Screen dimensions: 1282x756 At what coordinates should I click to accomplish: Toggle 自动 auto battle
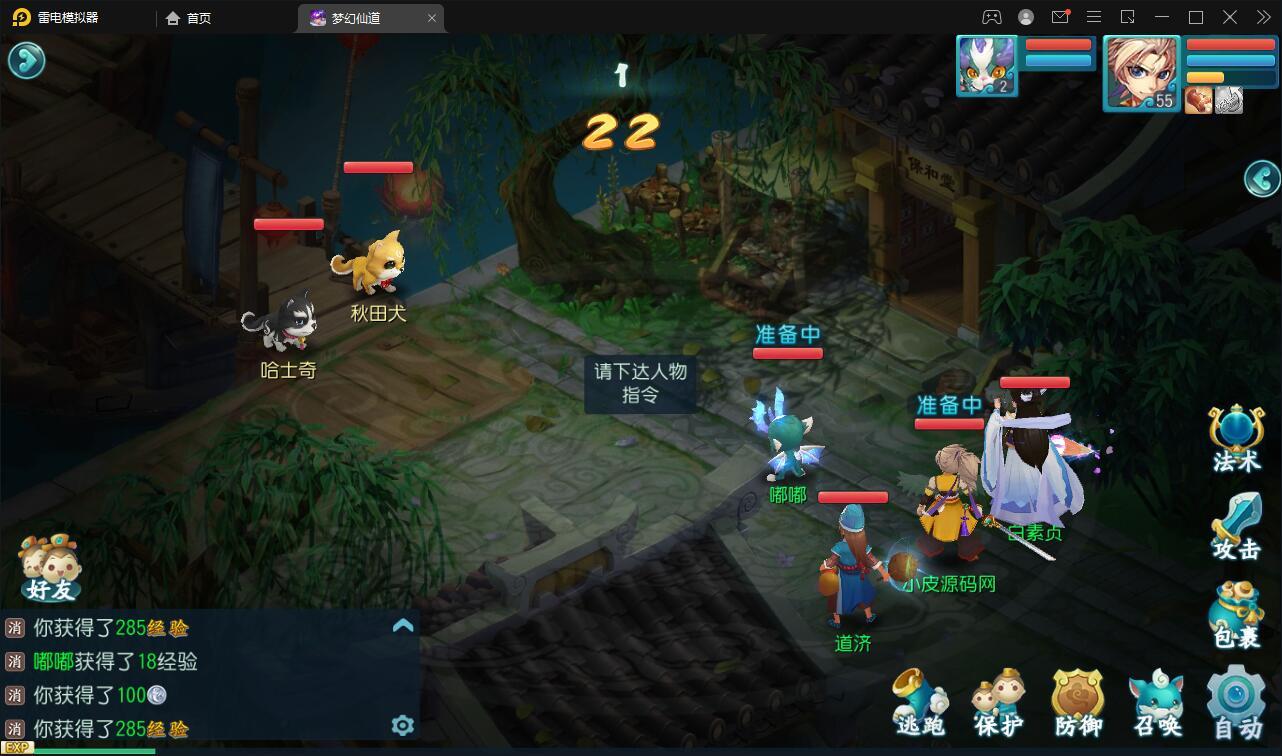click(1237, 702)
